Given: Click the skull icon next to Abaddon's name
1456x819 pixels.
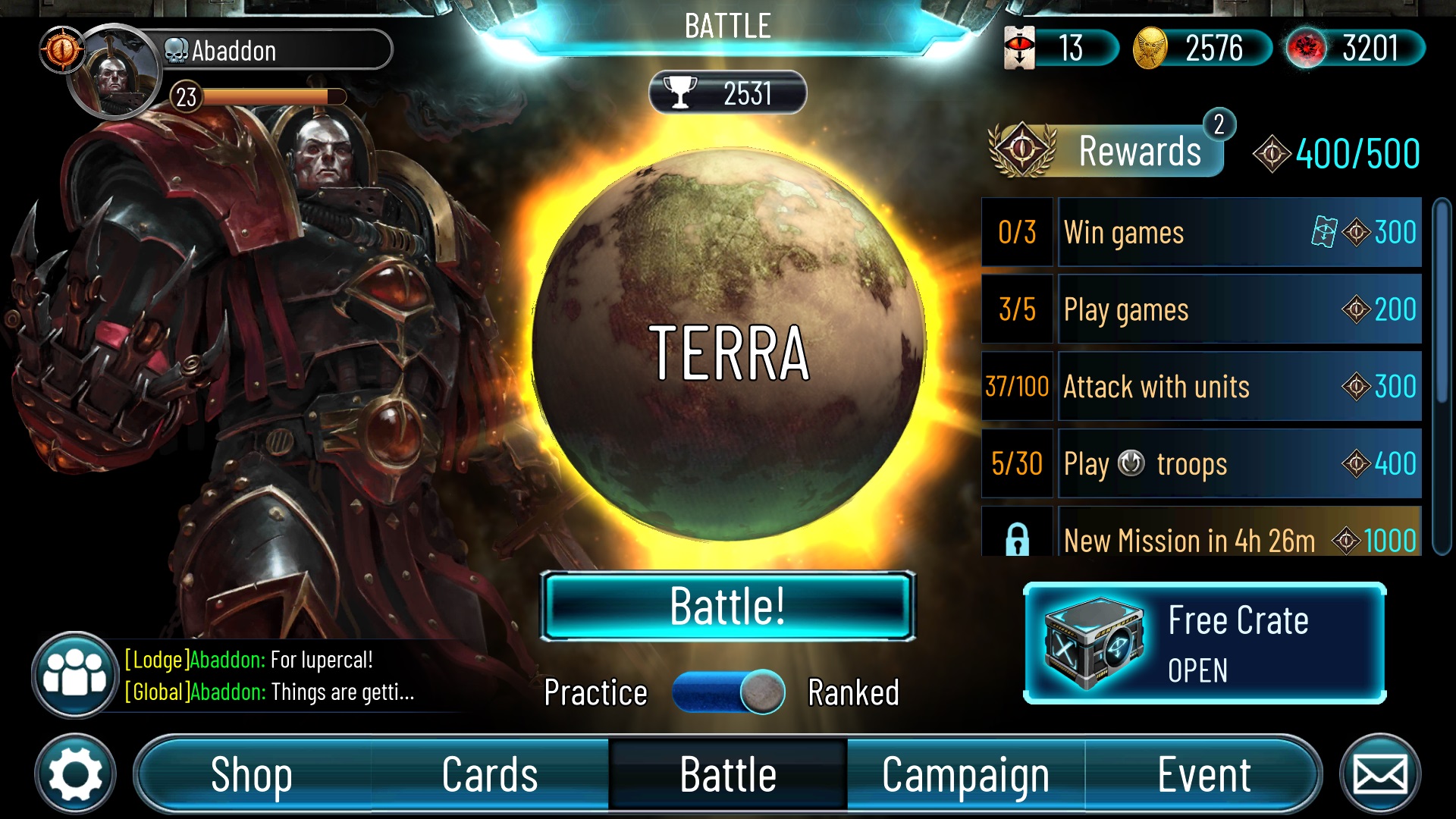Looking at the screenshot, I should 175,52.
